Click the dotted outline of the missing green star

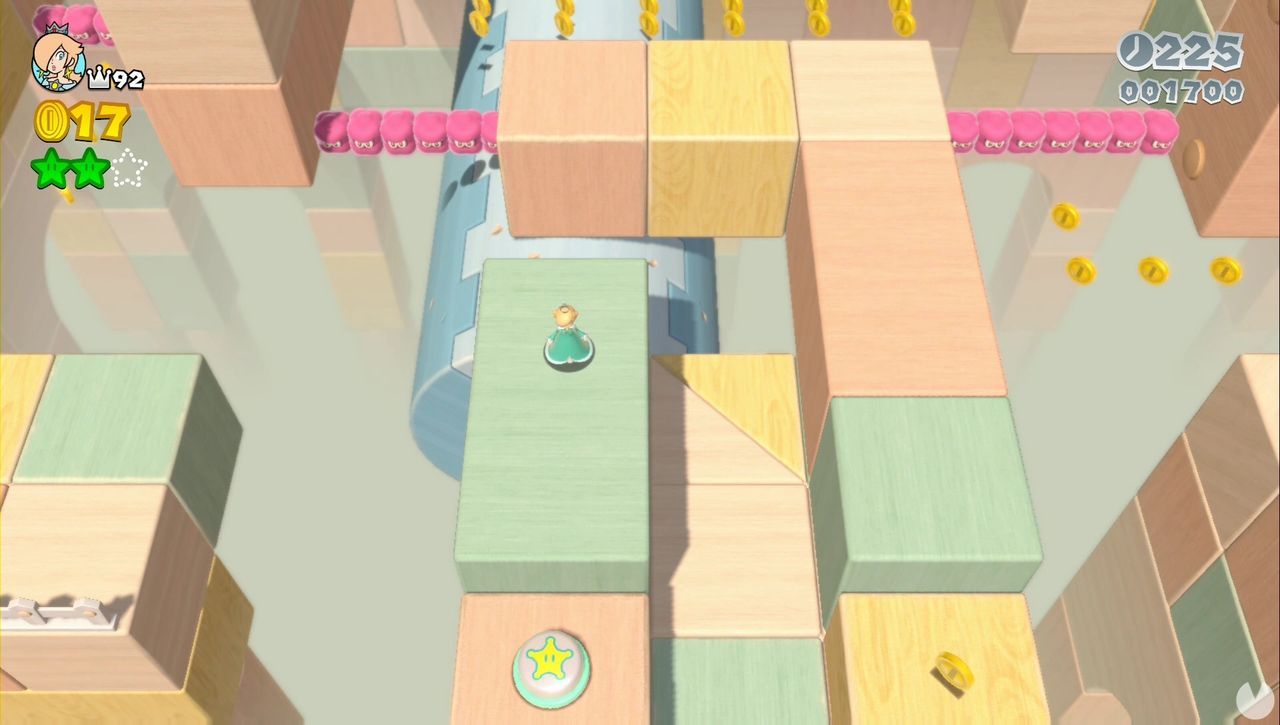130,168
